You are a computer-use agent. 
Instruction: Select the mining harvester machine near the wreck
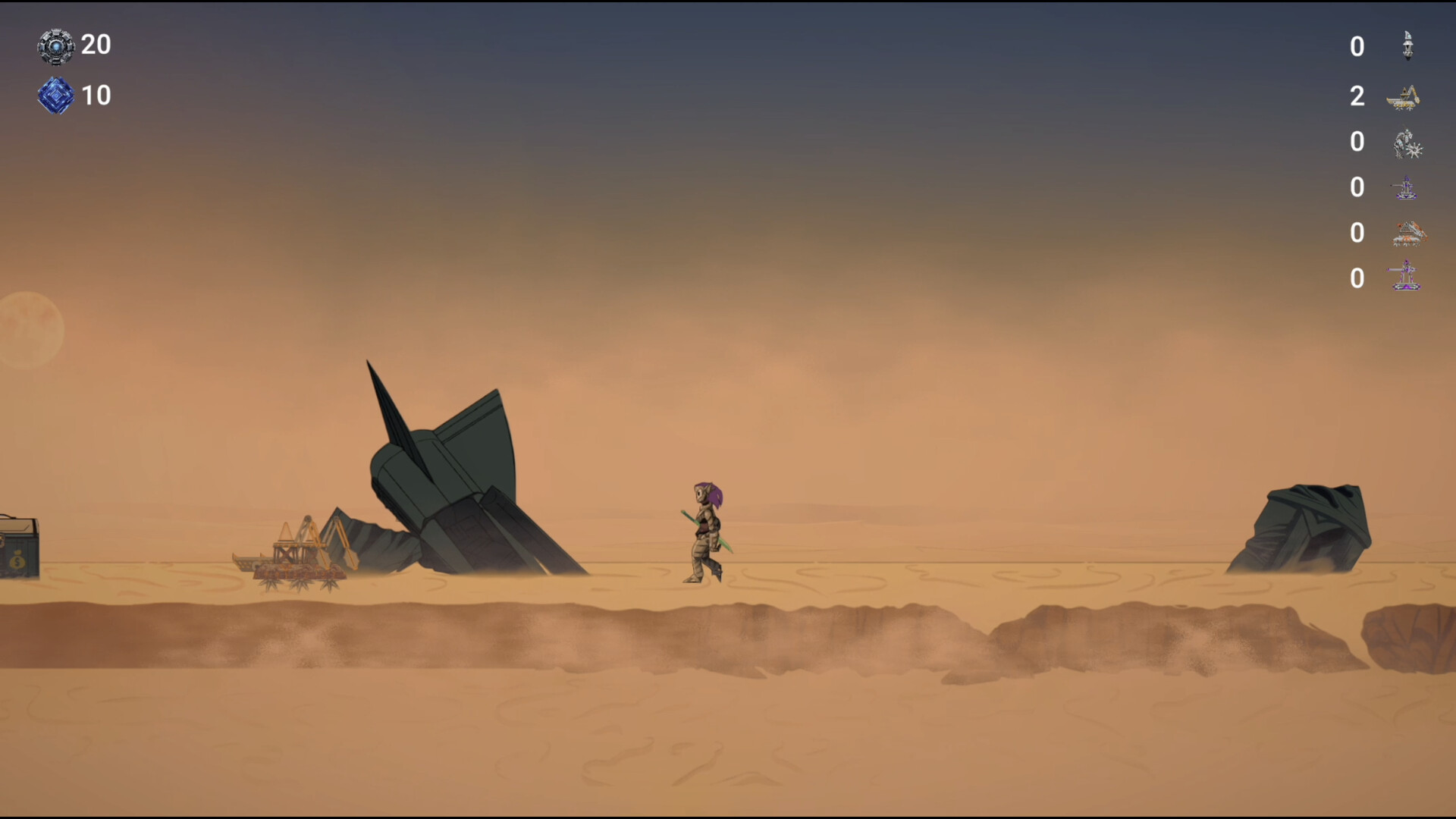tap(296, 554)
